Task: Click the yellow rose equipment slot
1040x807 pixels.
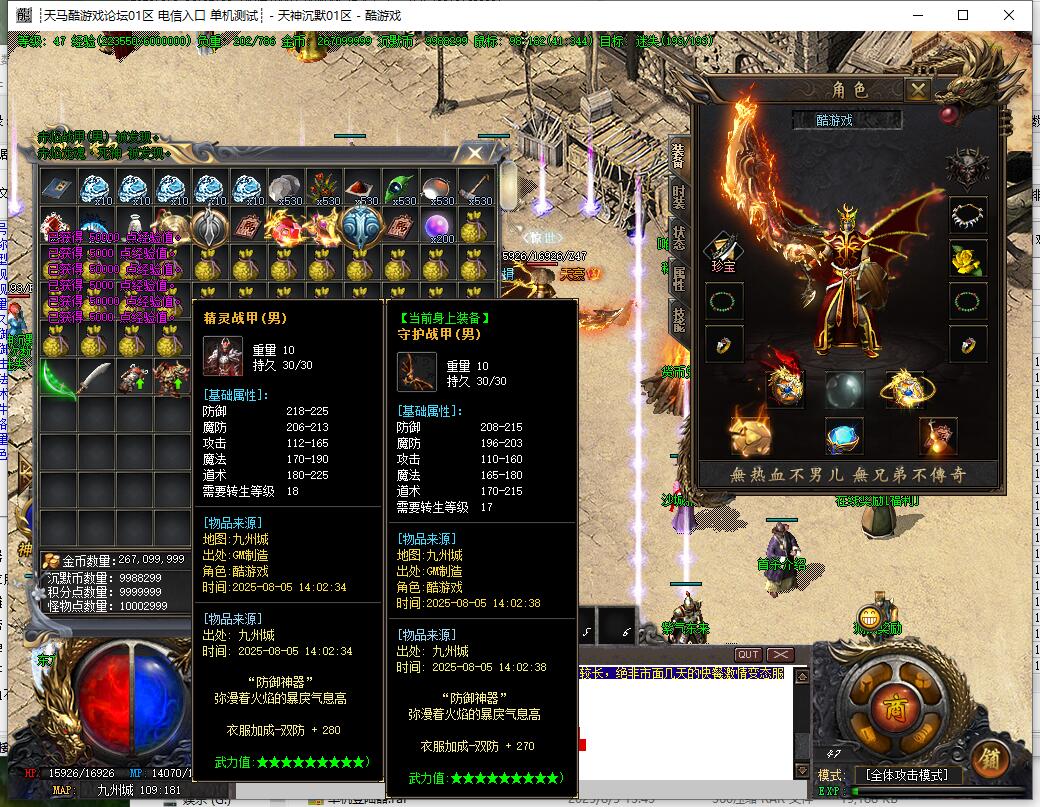Action: coord(967,259)
